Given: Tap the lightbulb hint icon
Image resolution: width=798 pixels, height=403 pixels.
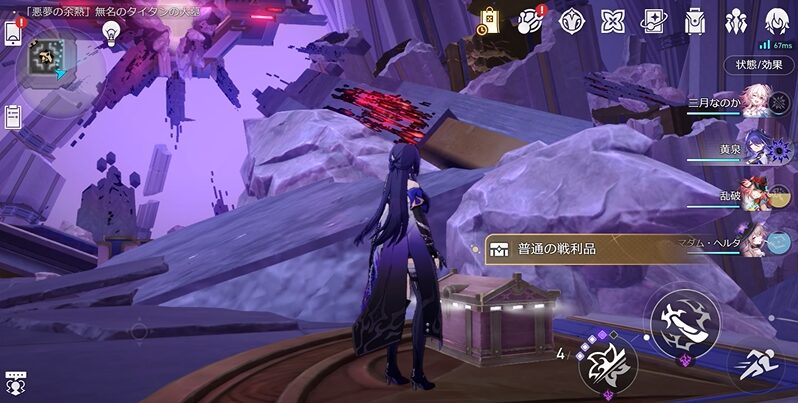Looking at the screenshot, I should coord(111,32).
